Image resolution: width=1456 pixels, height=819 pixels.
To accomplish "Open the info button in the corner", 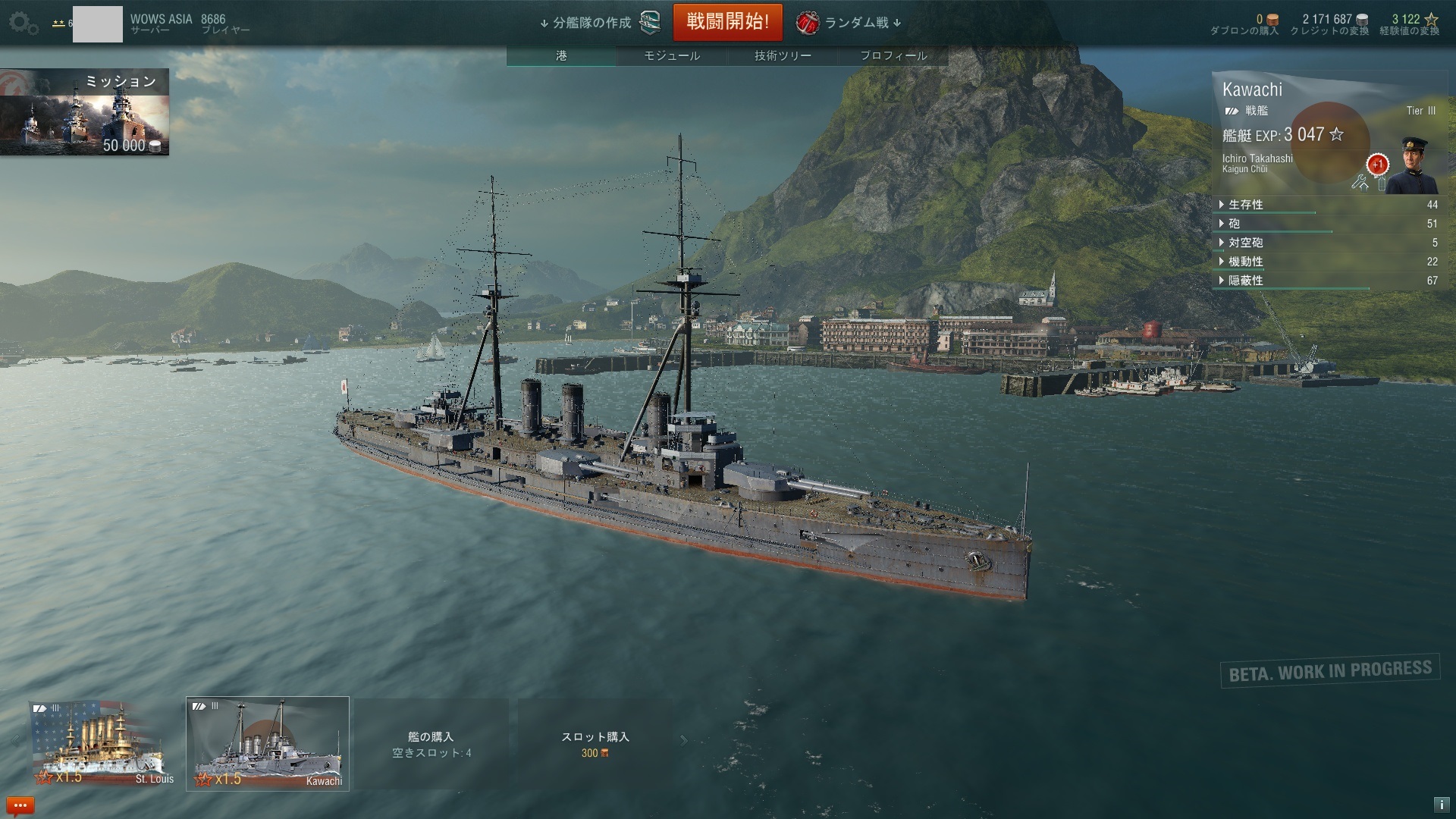I will pyautogui.click(x=1441, y=805).
